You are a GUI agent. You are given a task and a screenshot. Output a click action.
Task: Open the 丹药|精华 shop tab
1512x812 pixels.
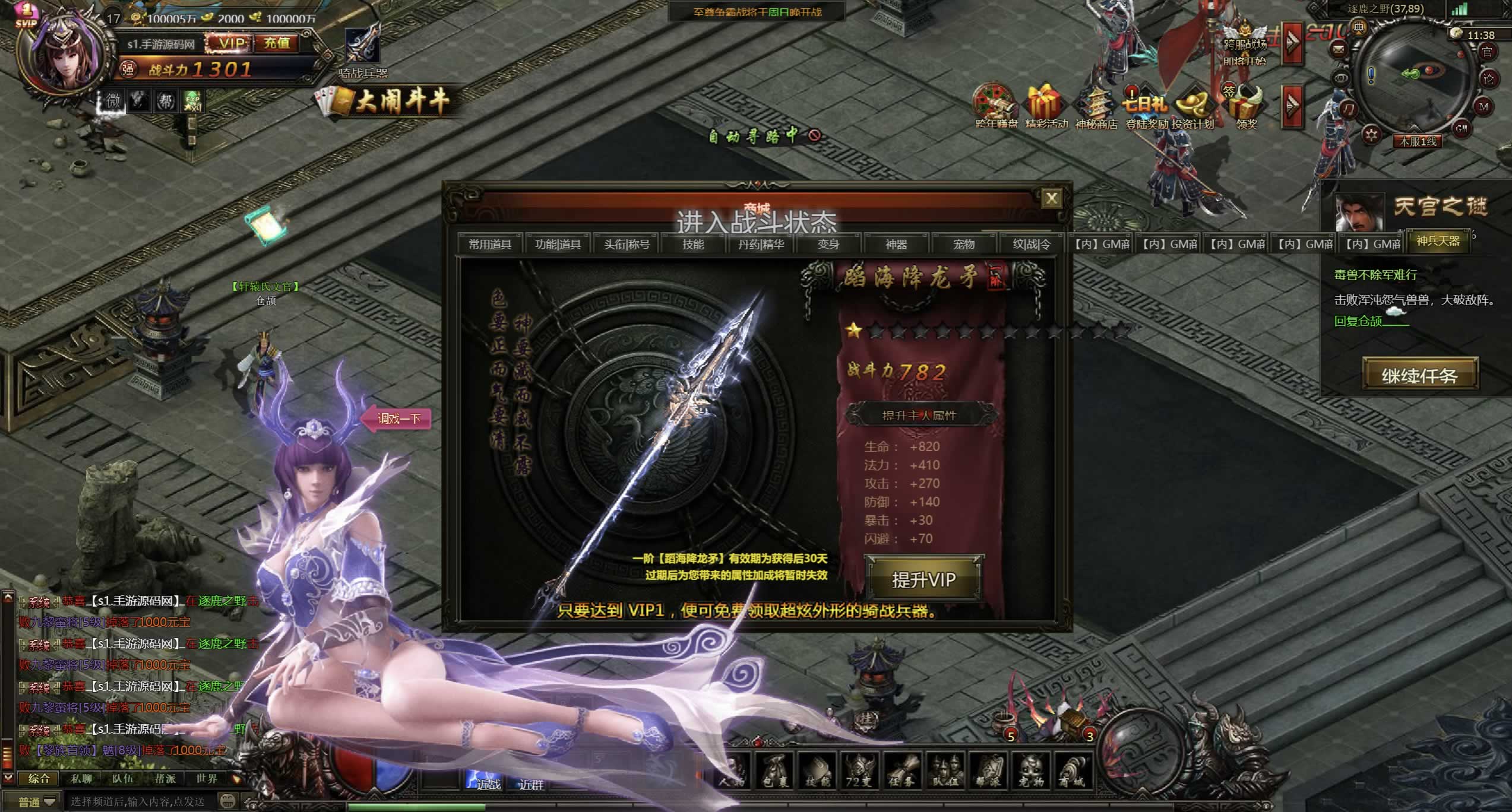coord(761,245)
